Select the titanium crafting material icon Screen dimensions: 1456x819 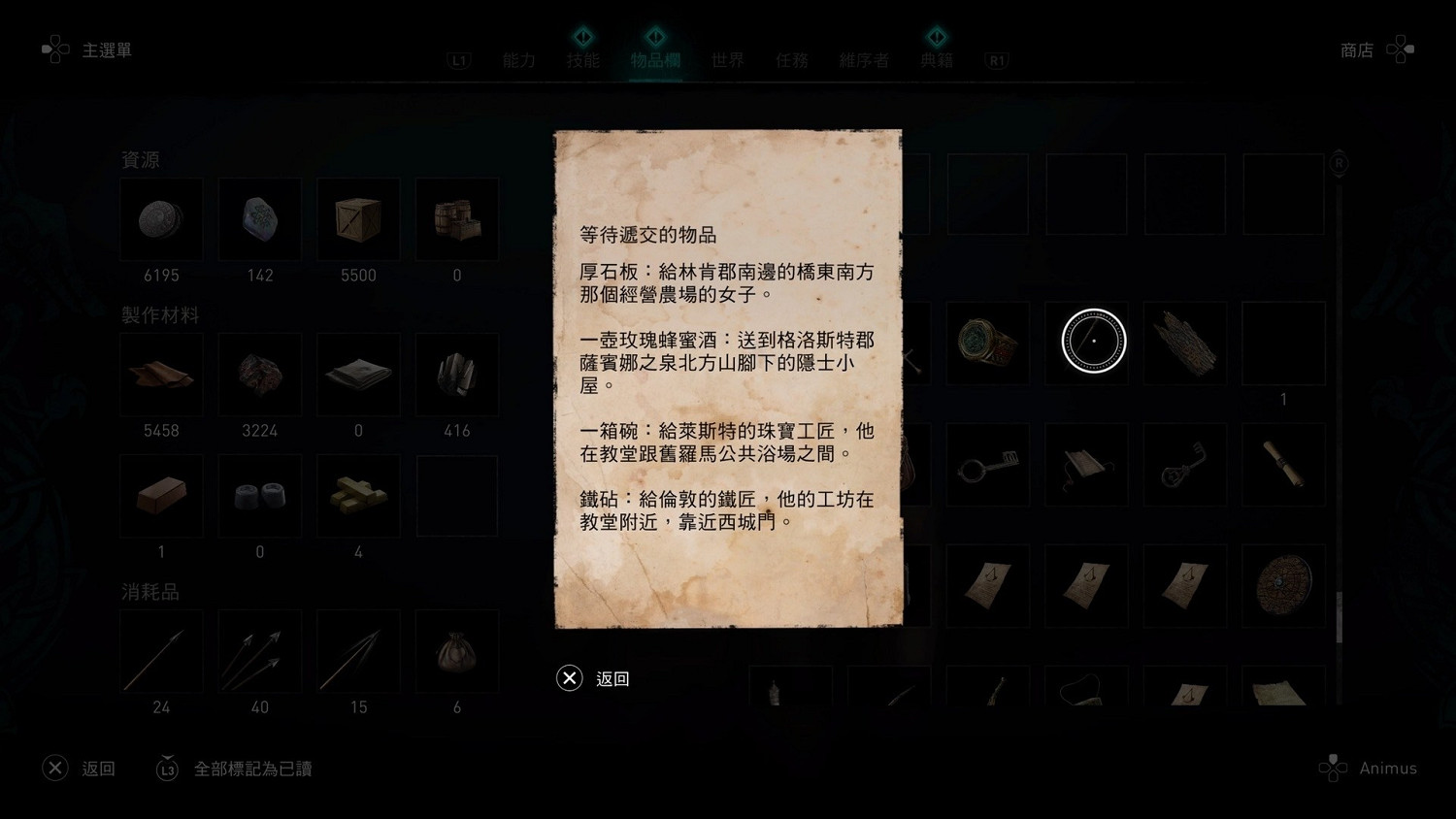456,375
